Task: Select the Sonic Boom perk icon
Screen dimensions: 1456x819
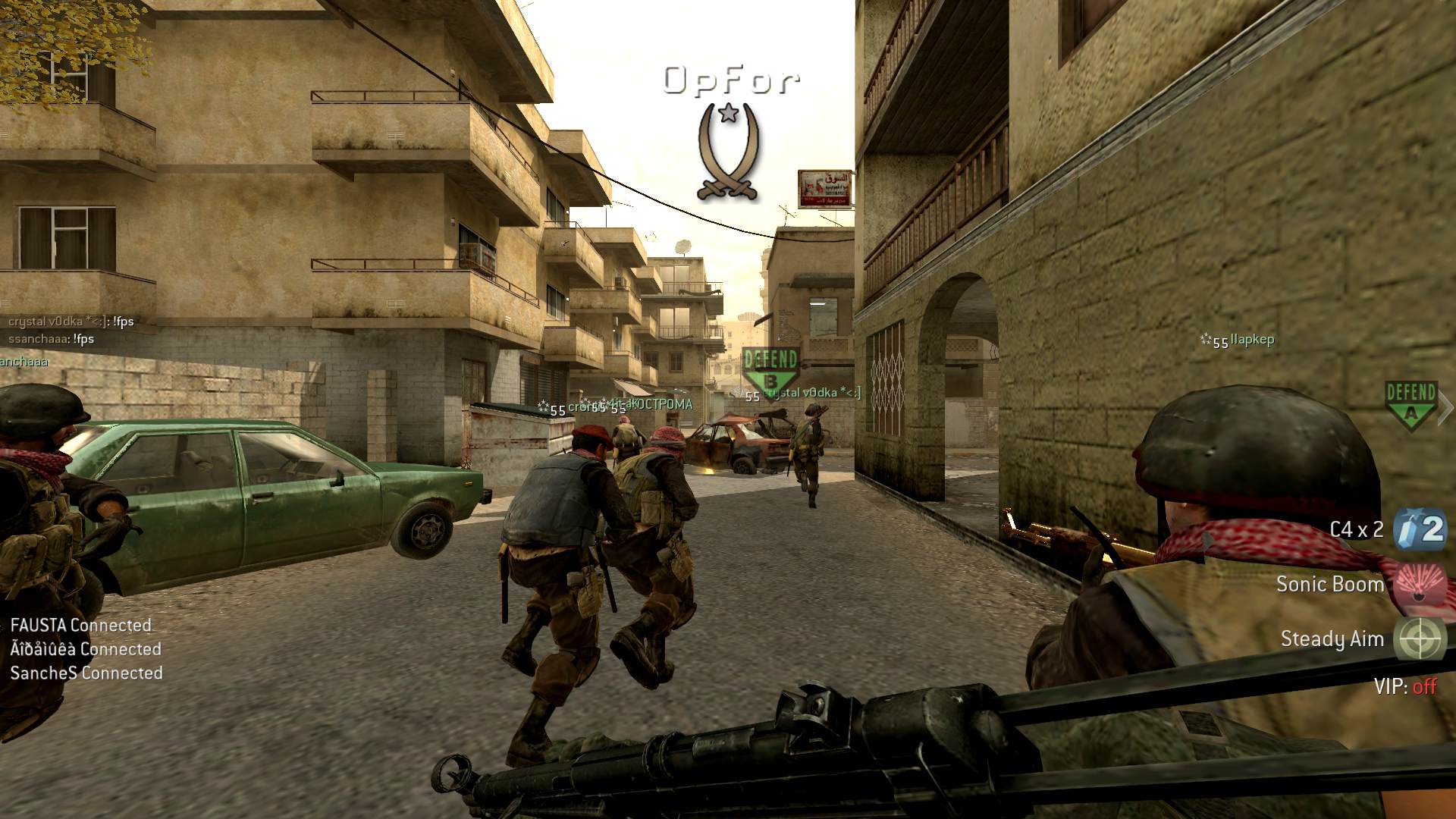Action: pos(1421,584)
